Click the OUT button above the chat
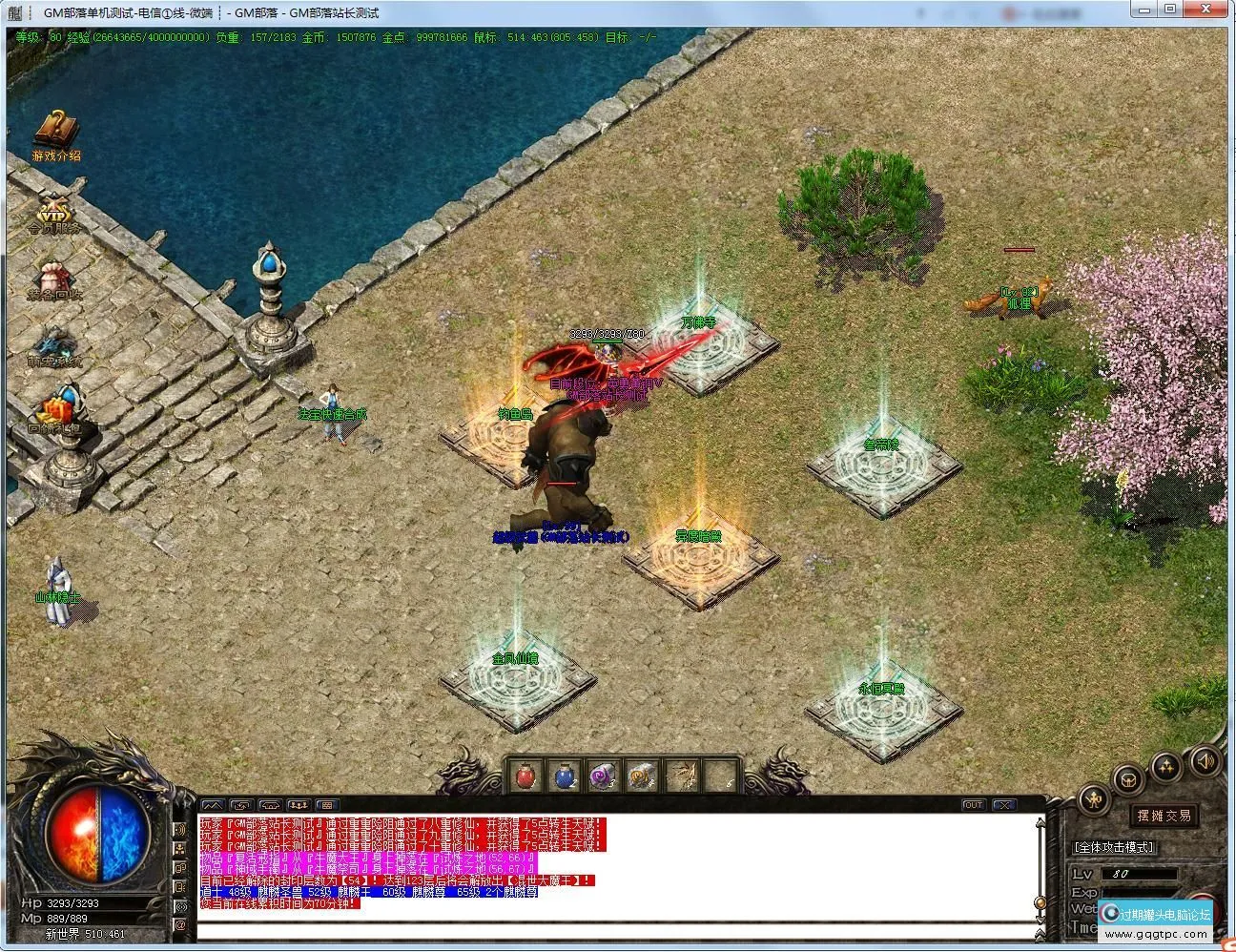 click(973, 805)
